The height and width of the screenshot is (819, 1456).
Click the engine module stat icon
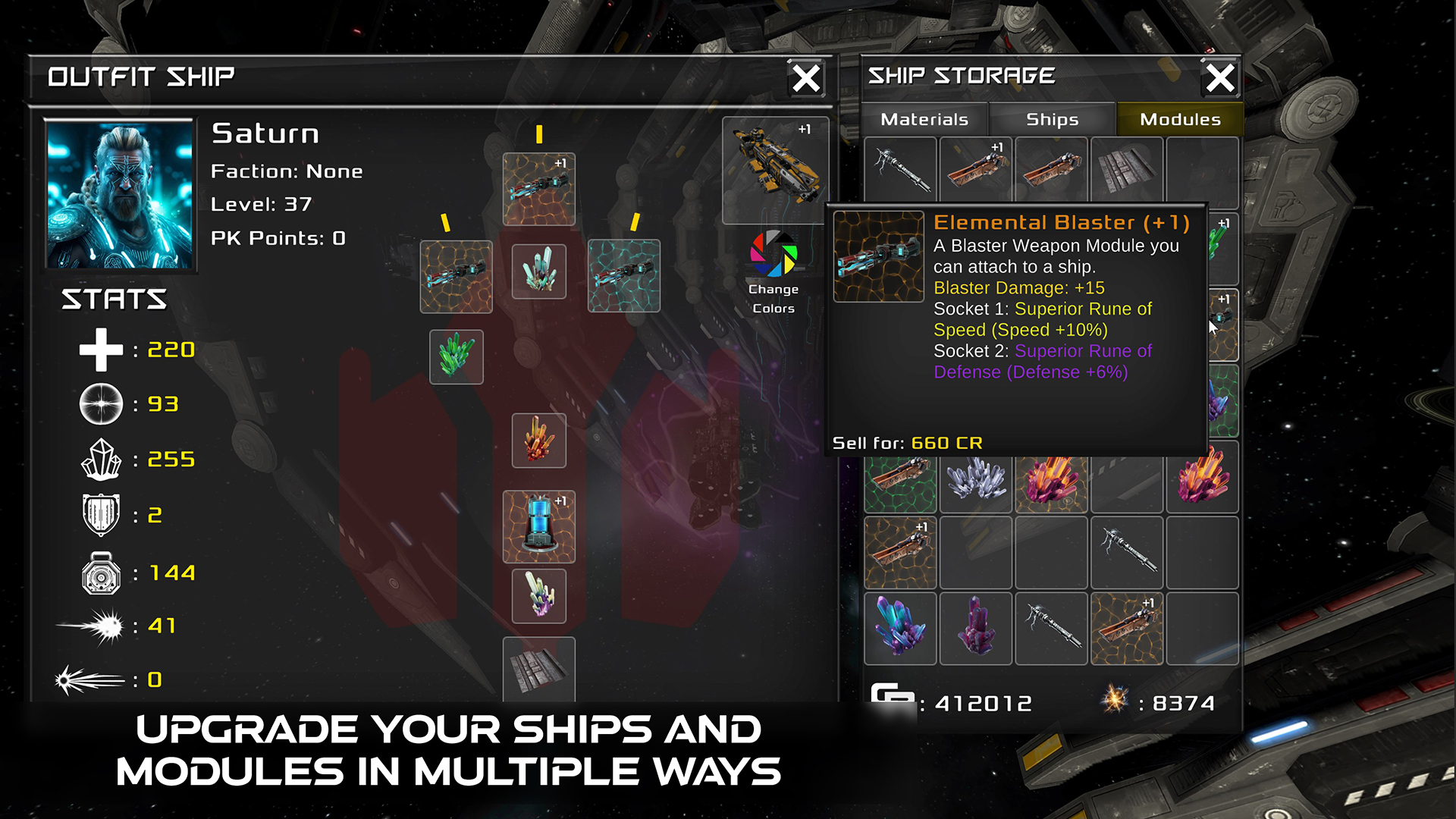(x=102, y=573)
